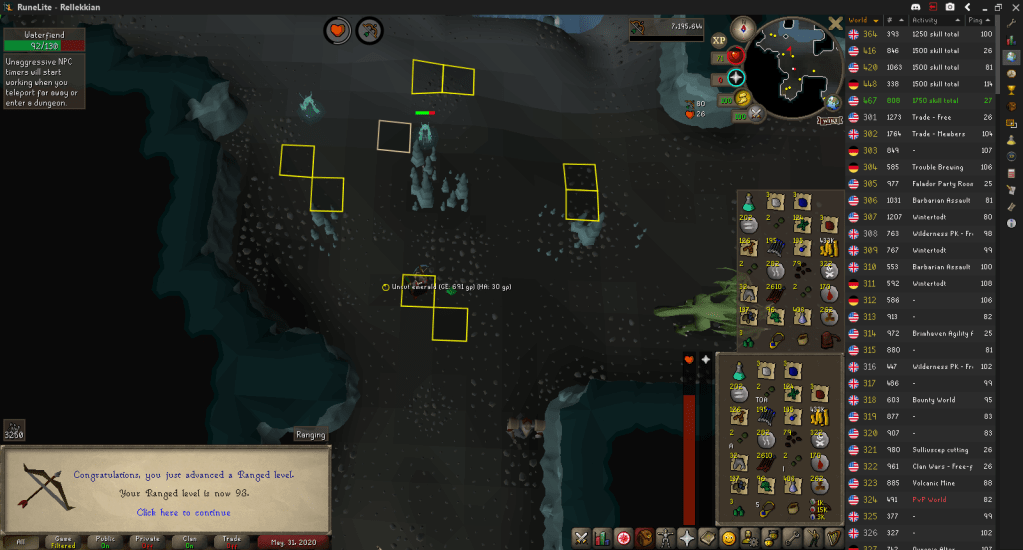Open the spellbook tab
Viewport: 1023px width, 550px height.
708,538
